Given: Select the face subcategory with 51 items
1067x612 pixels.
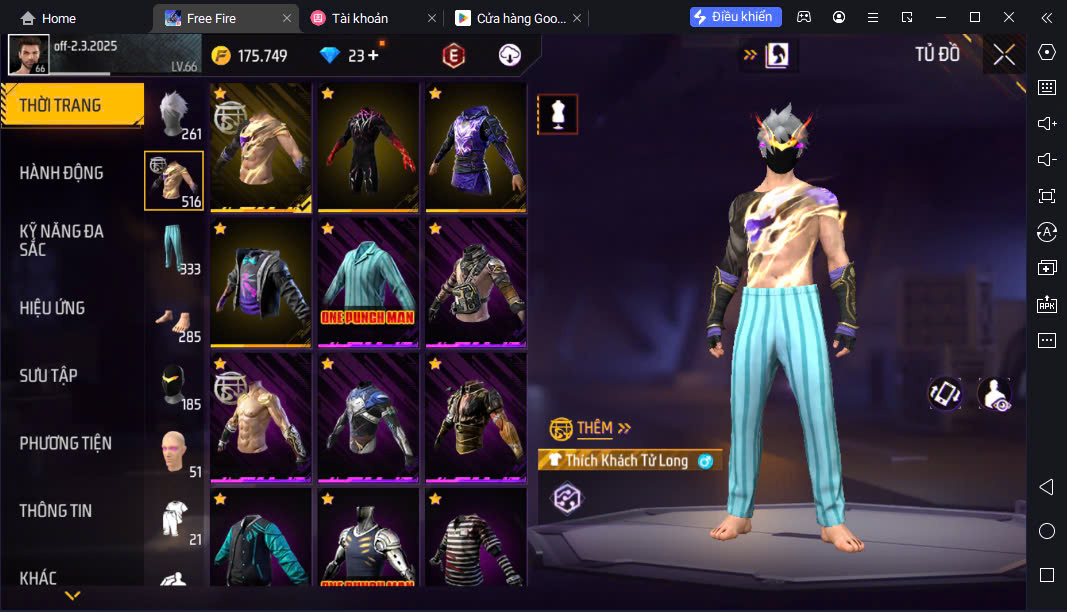Looking at the screenshot, I should (175, 453).
